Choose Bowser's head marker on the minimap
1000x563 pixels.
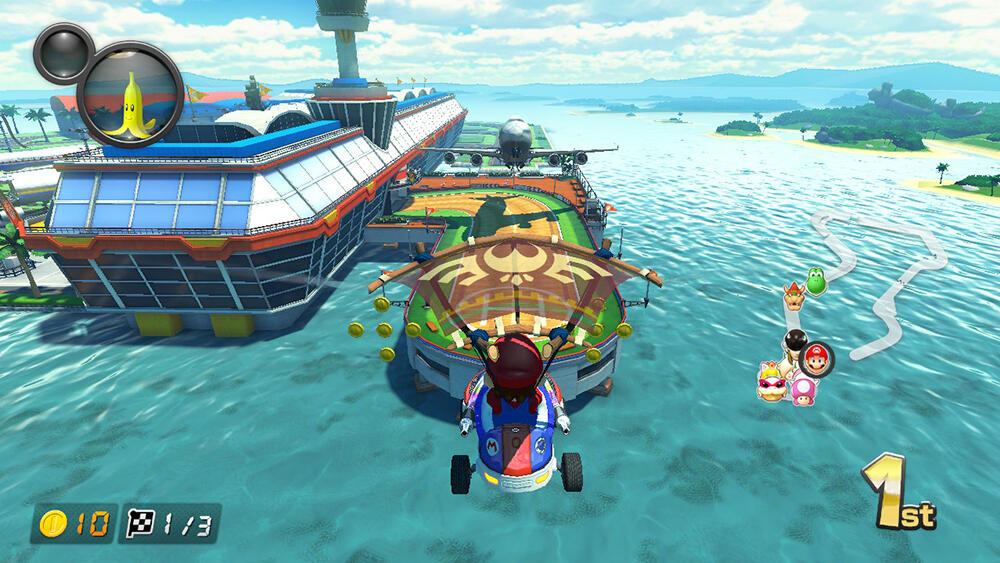click(x=793, y=295)
